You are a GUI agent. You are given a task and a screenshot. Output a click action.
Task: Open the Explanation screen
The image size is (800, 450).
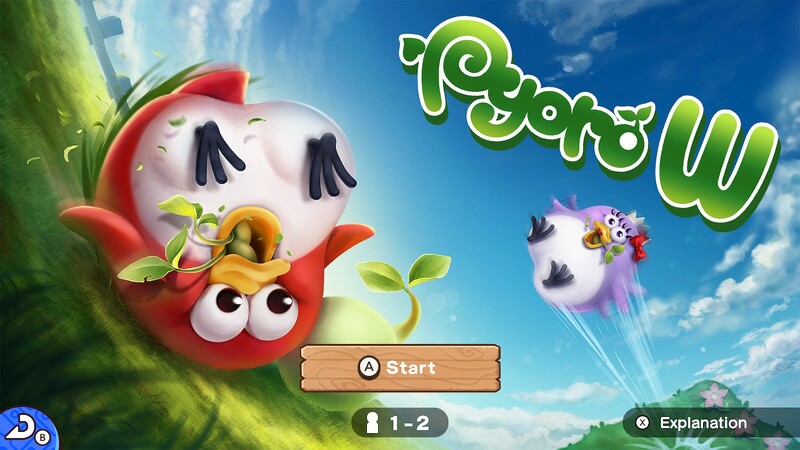point(694,423)
